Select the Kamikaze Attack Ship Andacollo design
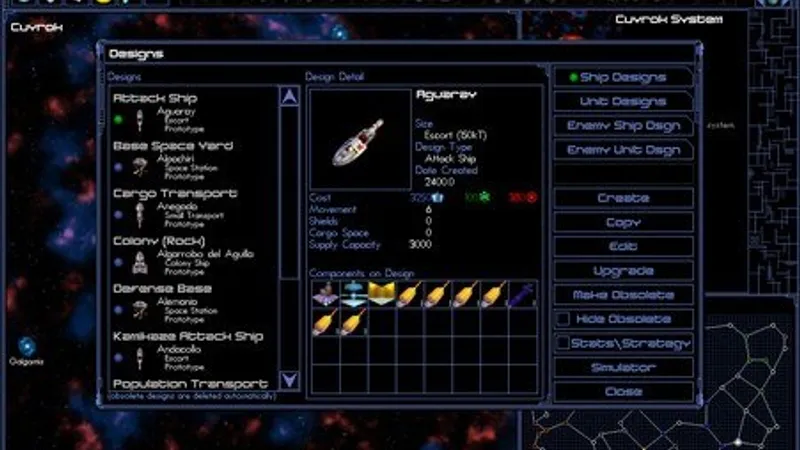This screenshot has height=450, width=800. (x=175, y=351)
